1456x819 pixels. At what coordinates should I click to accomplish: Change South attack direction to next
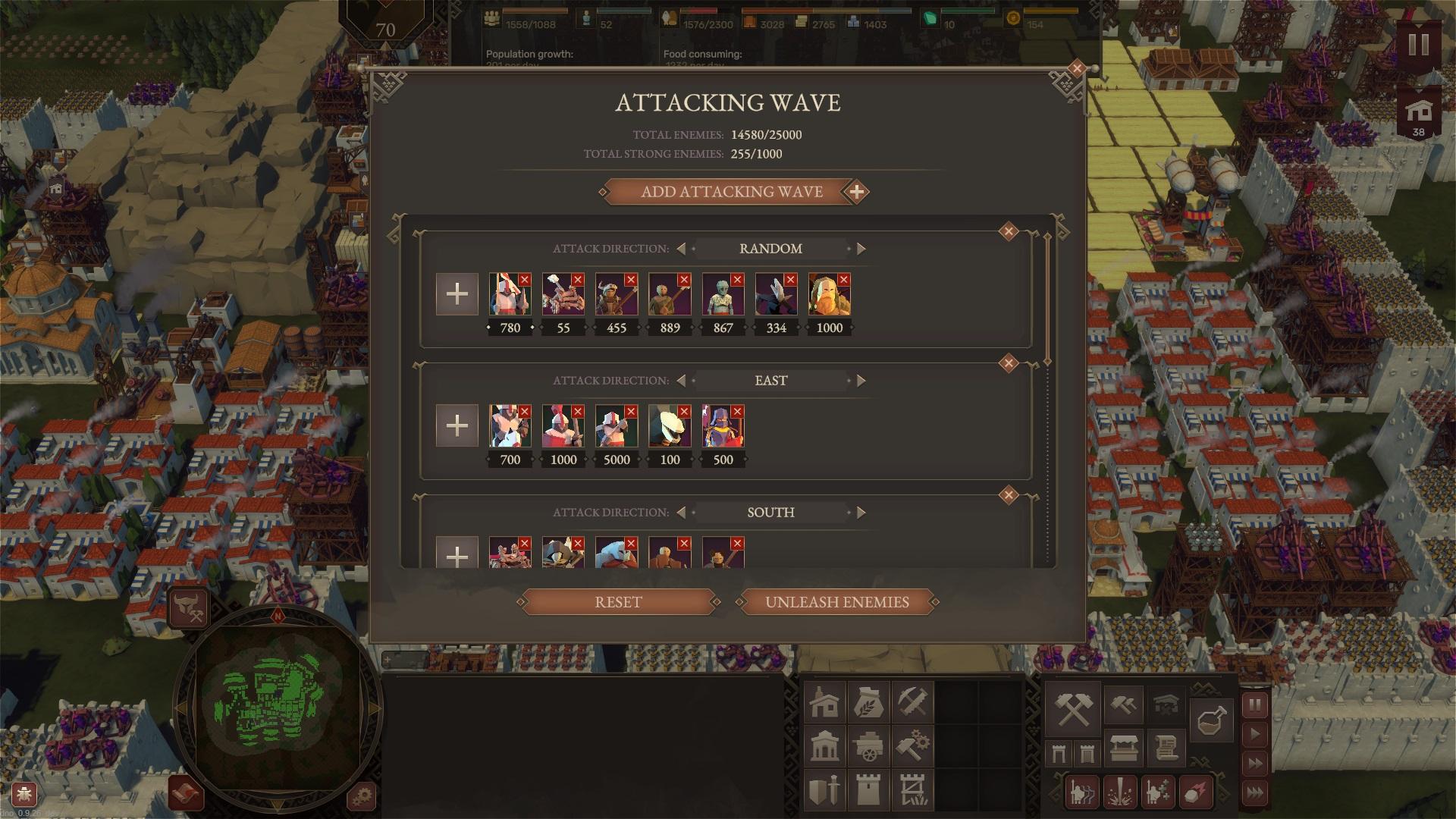coord(861,513)
